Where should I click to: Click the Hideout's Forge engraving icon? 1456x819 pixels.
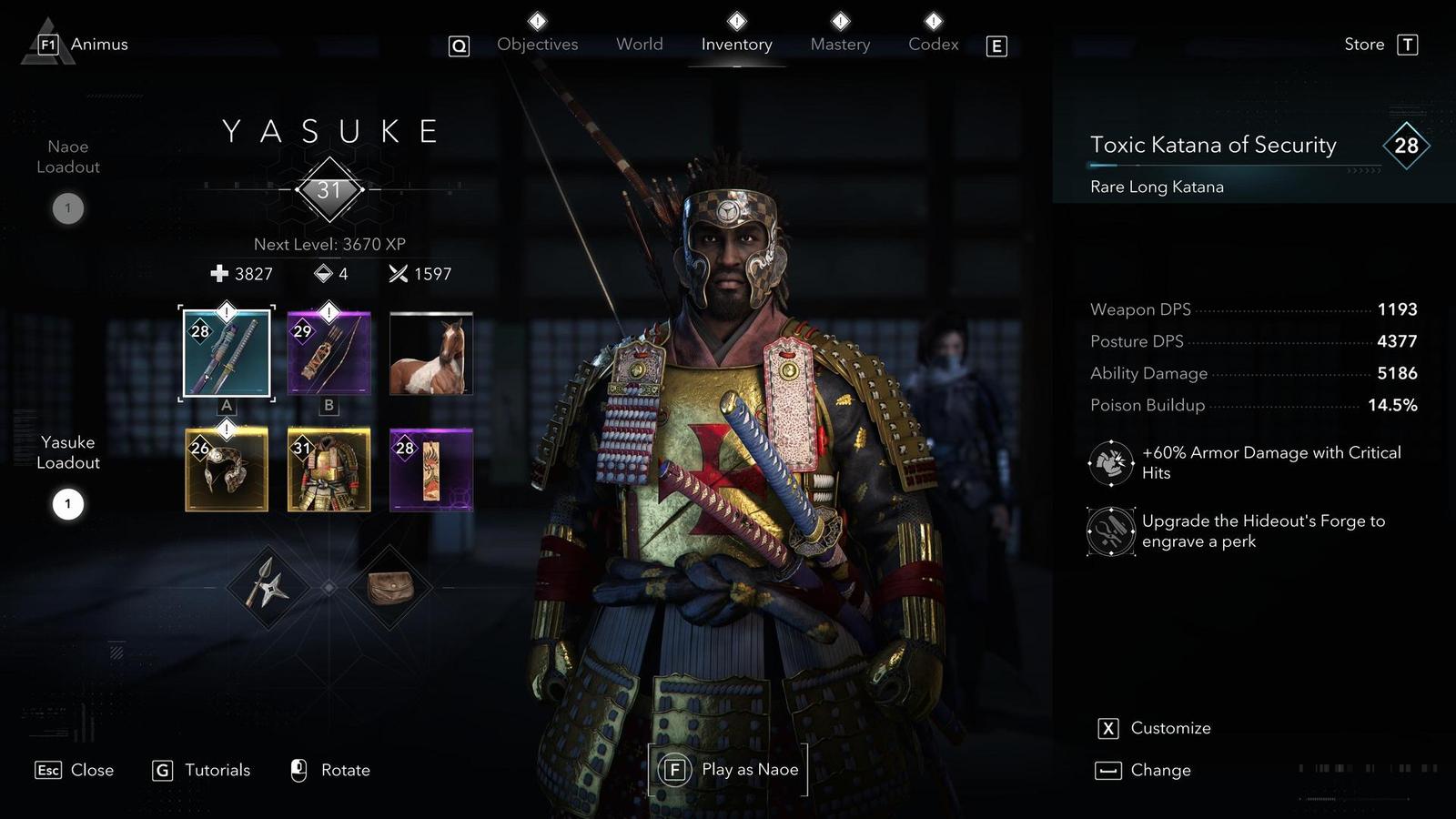pos(1109,531)
